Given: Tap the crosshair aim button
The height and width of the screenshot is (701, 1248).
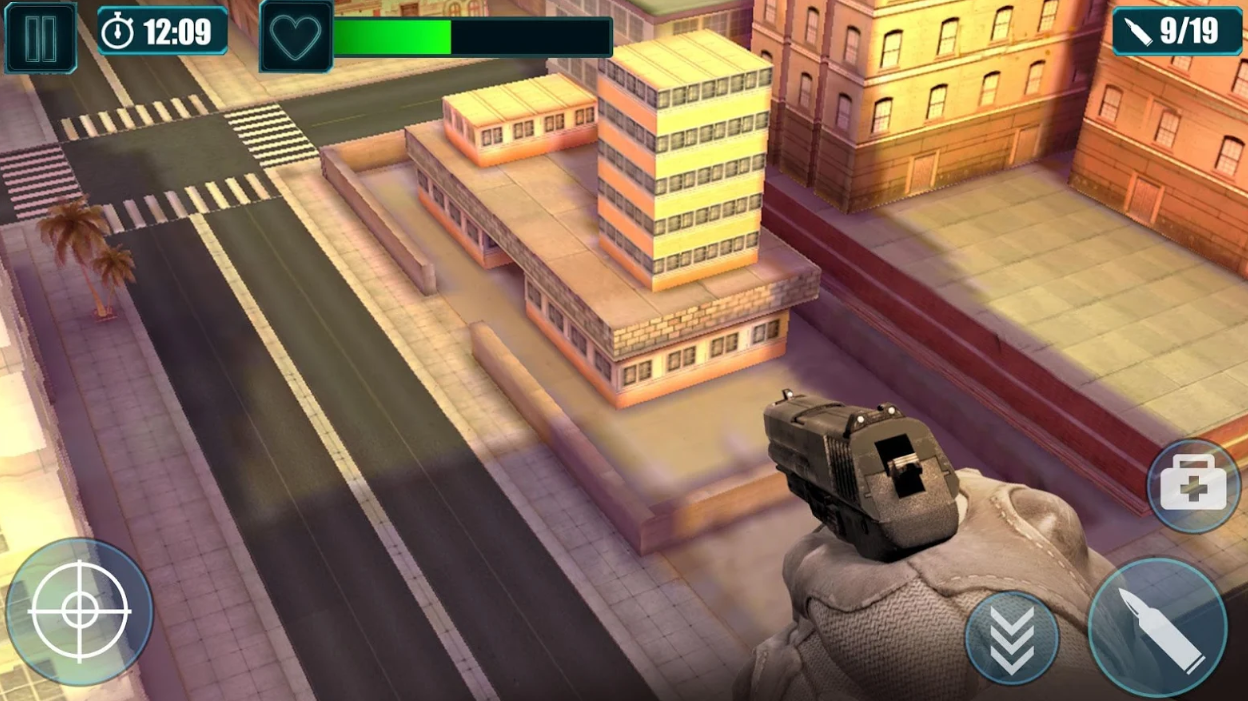Looking at the screenshot, I should [x=79, y=612].
